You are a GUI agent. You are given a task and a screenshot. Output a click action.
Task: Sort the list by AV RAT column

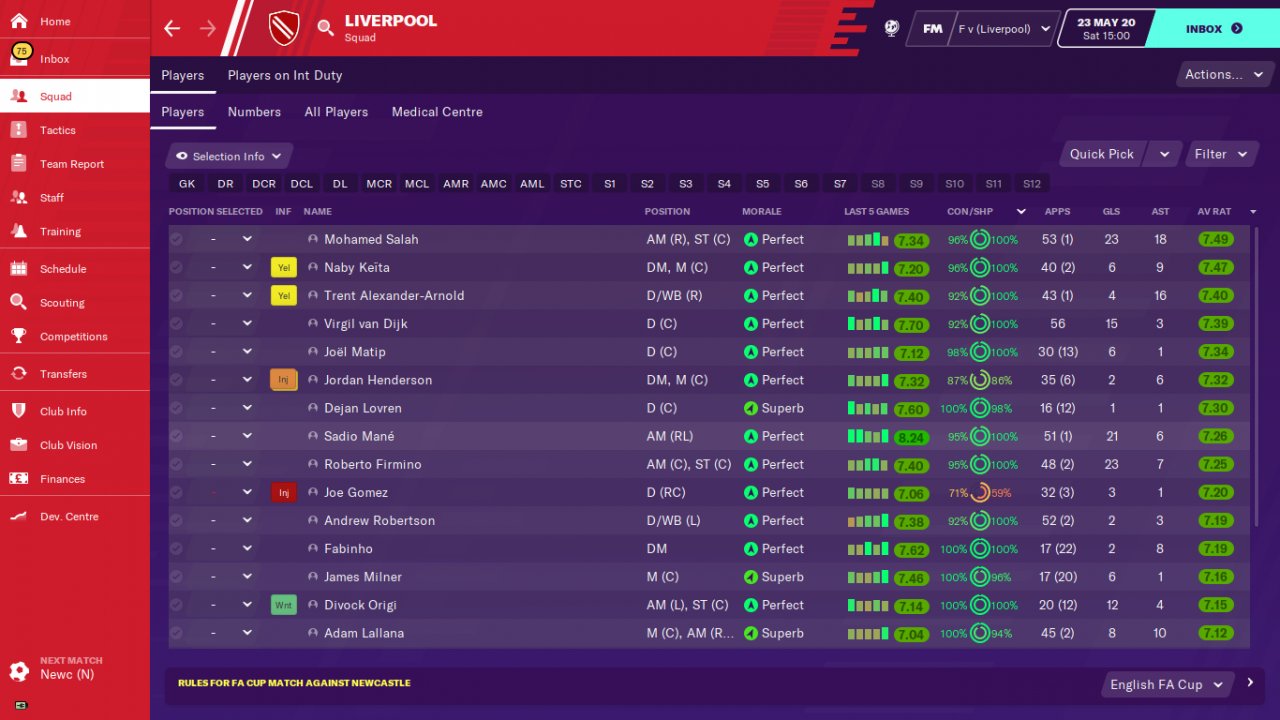tap(1214, 212)
